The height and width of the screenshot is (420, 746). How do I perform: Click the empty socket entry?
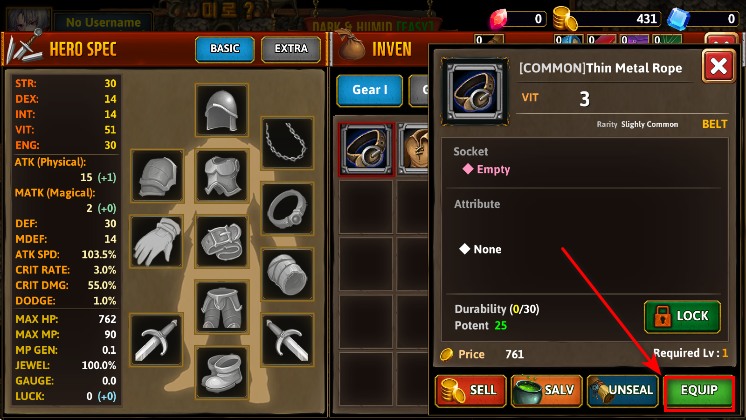486,169
